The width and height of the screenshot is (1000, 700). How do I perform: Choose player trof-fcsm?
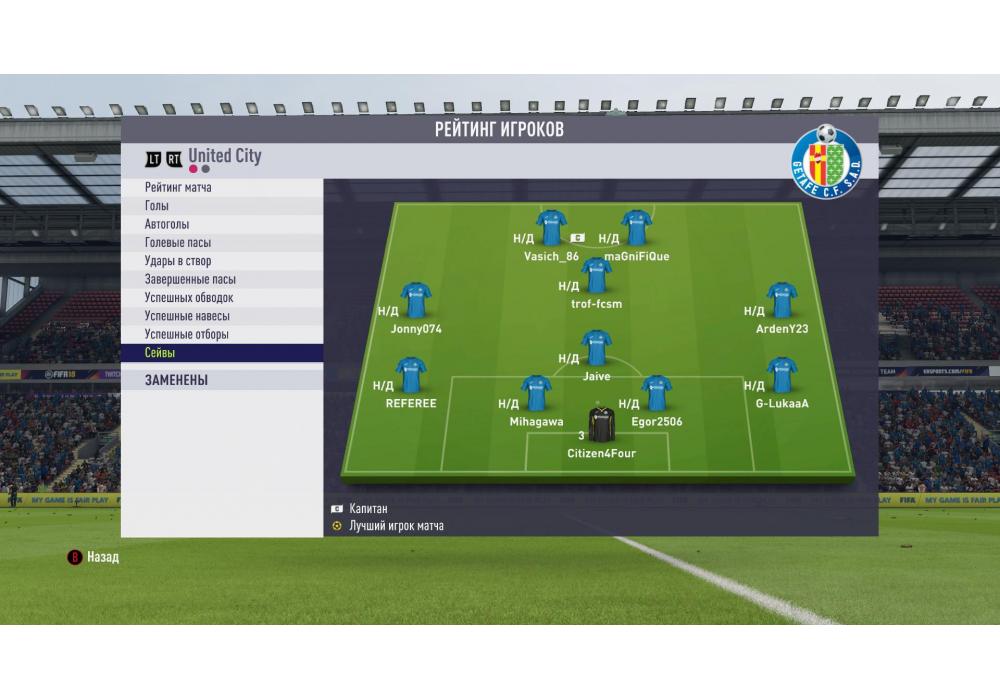click(x=596, y=275)
